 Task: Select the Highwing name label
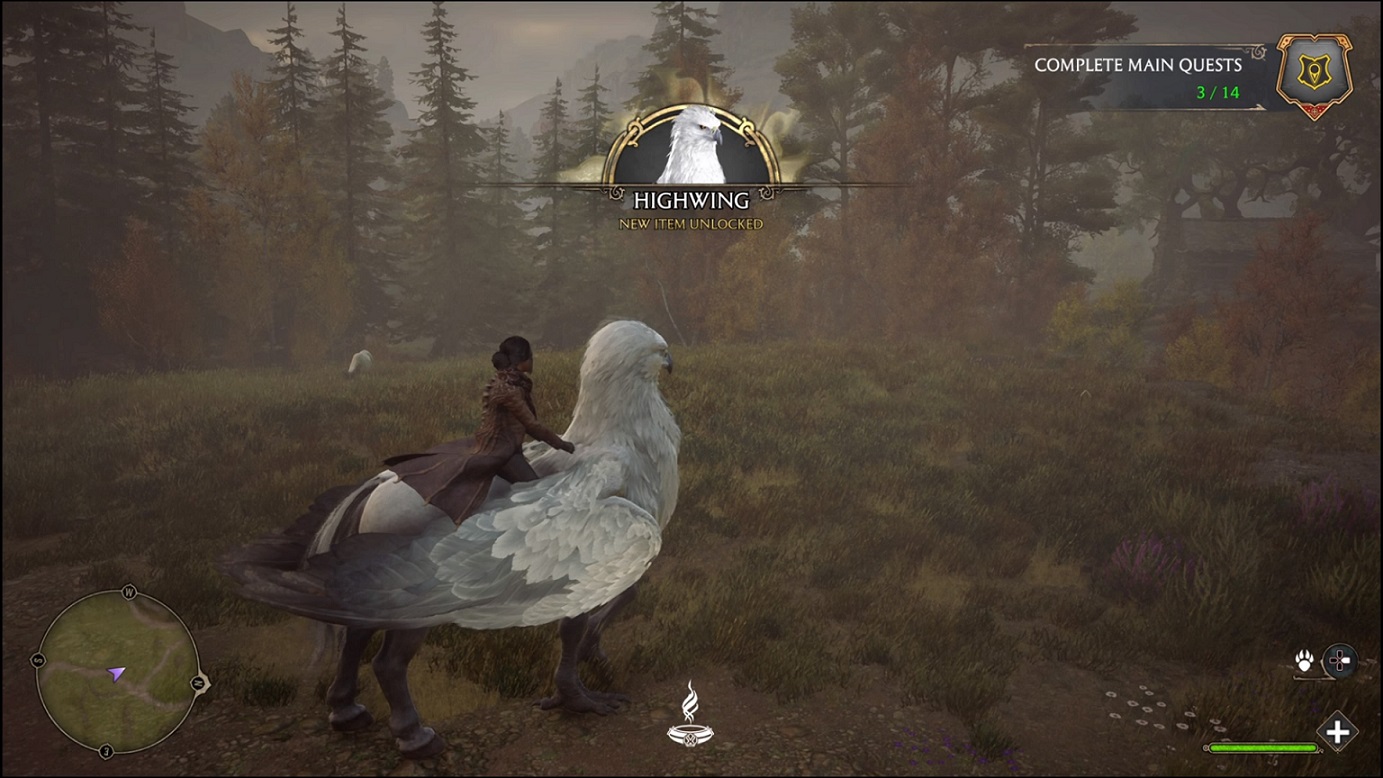691,200
